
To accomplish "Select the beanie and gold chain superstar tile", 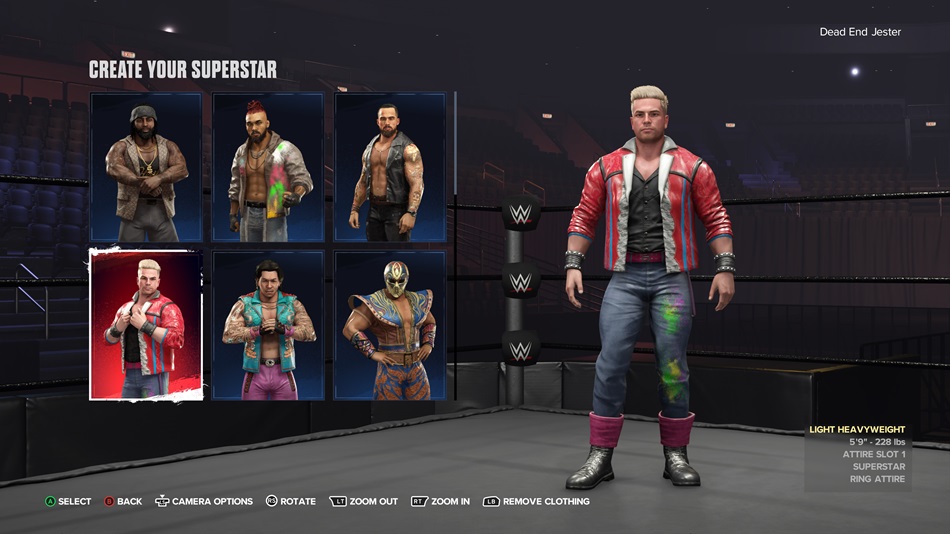I will point(146,168).
